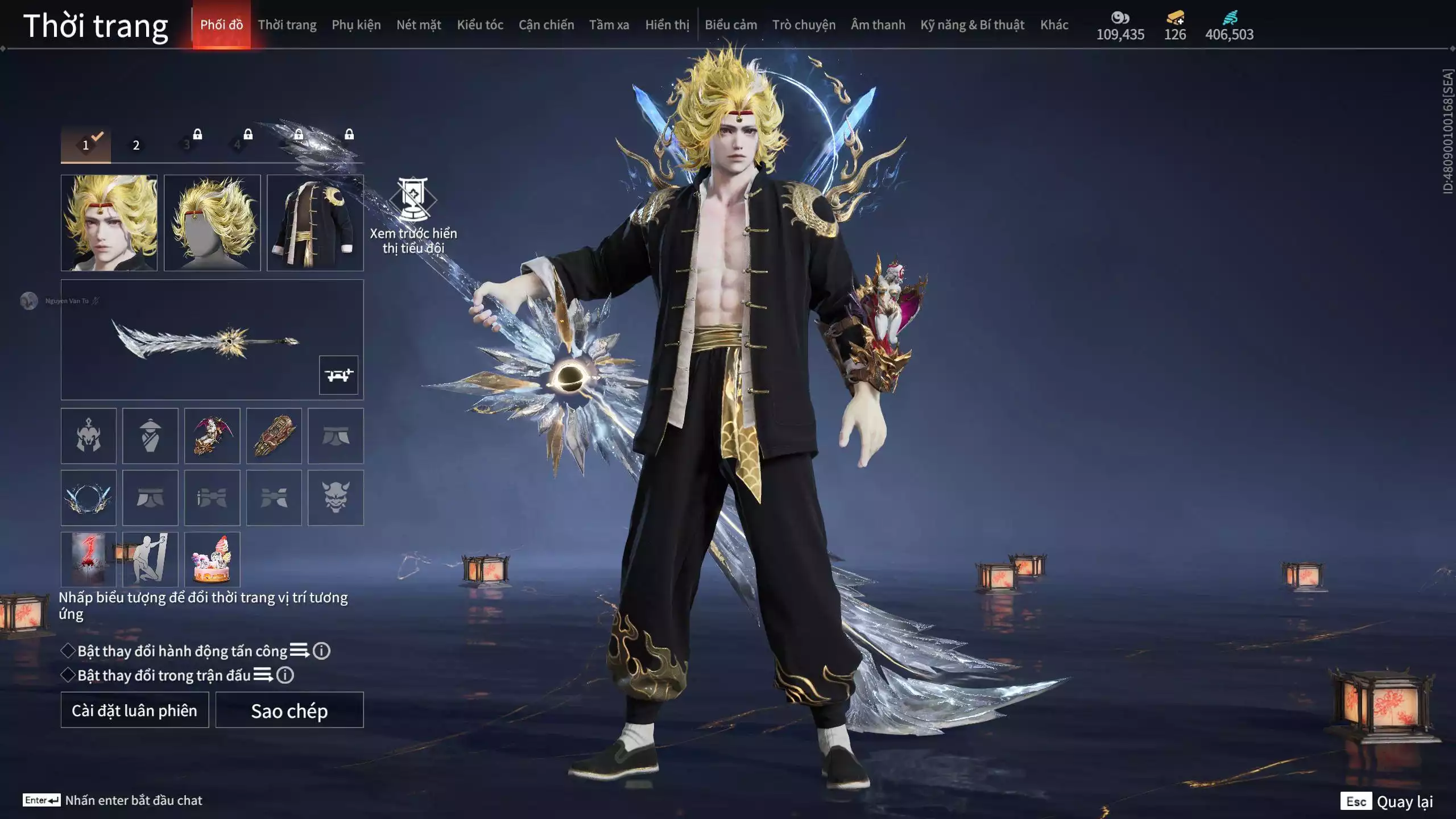Screen dimensions: 1456x819
Task: Choose outfit preset 2
Action: coord(136,145)
